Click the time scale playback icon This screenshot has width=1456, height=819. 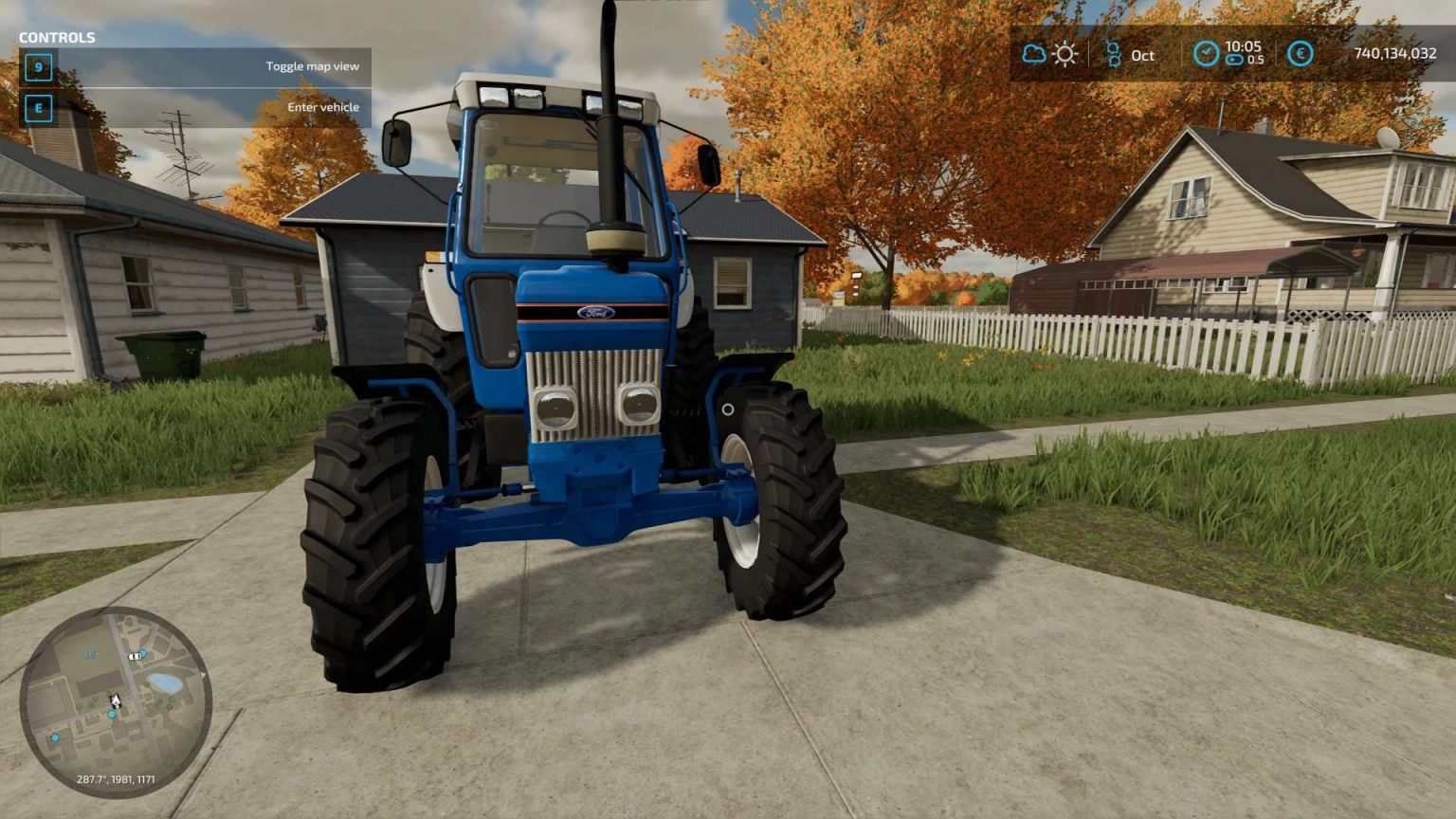pos(1234,59)
